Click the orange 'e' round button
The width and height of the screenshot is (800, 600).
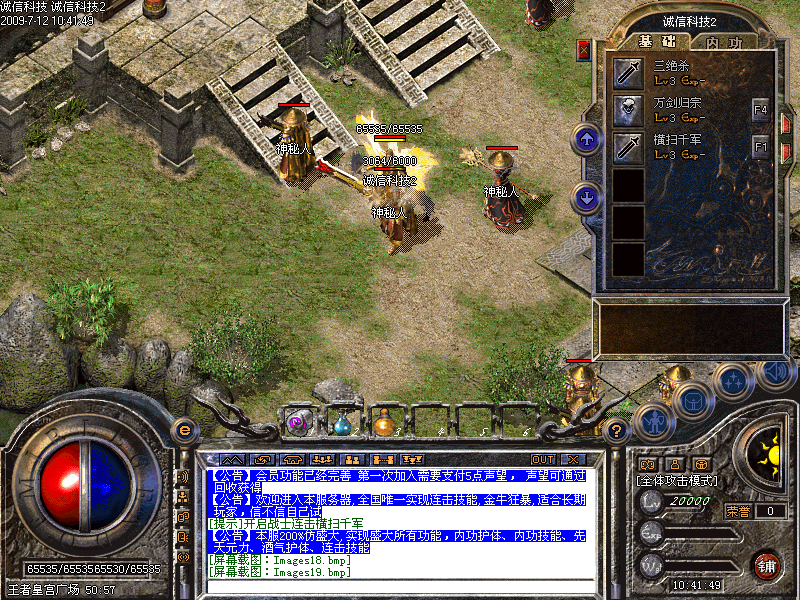tap(184, 430)
